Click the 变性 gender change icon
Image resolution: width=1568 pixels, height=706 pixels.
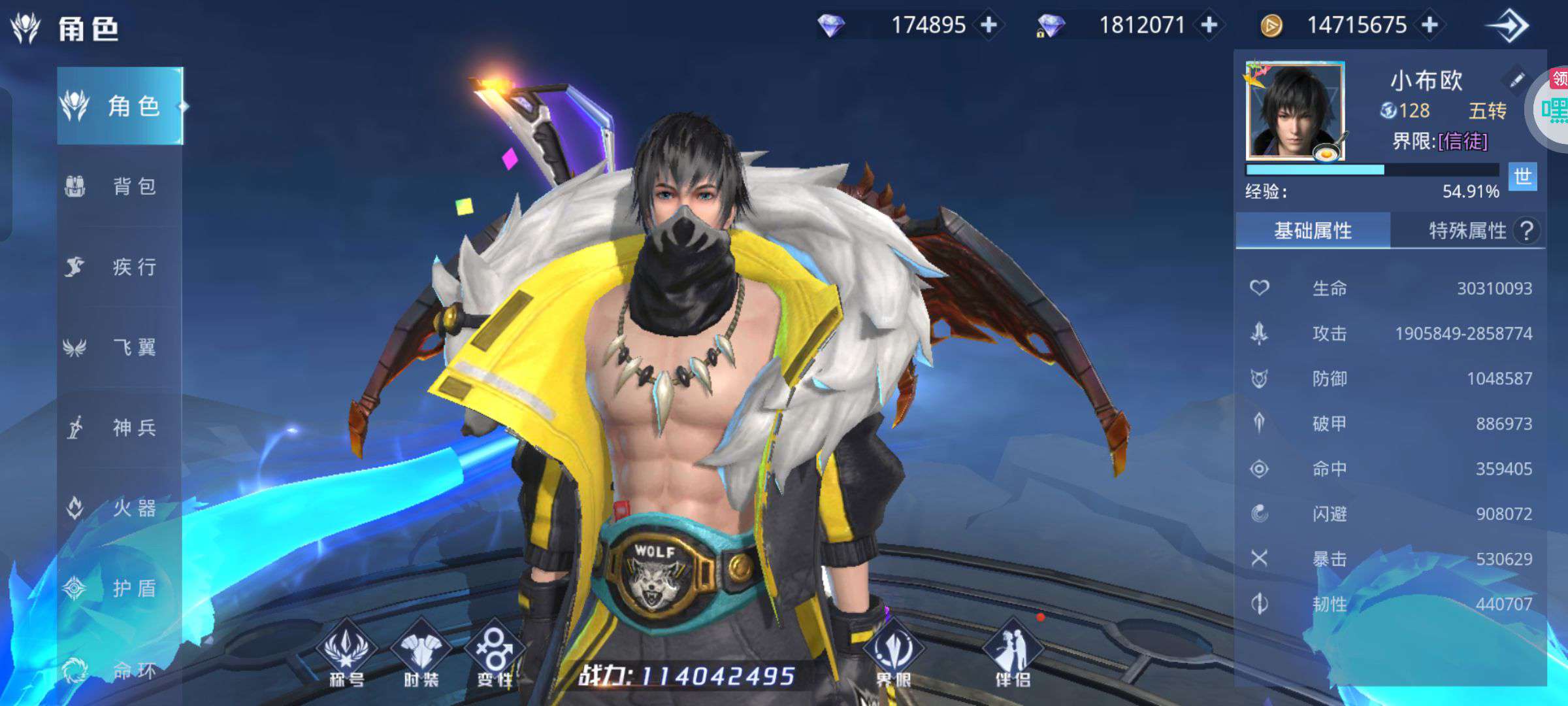pyautogui.click(x=495, y=654)
